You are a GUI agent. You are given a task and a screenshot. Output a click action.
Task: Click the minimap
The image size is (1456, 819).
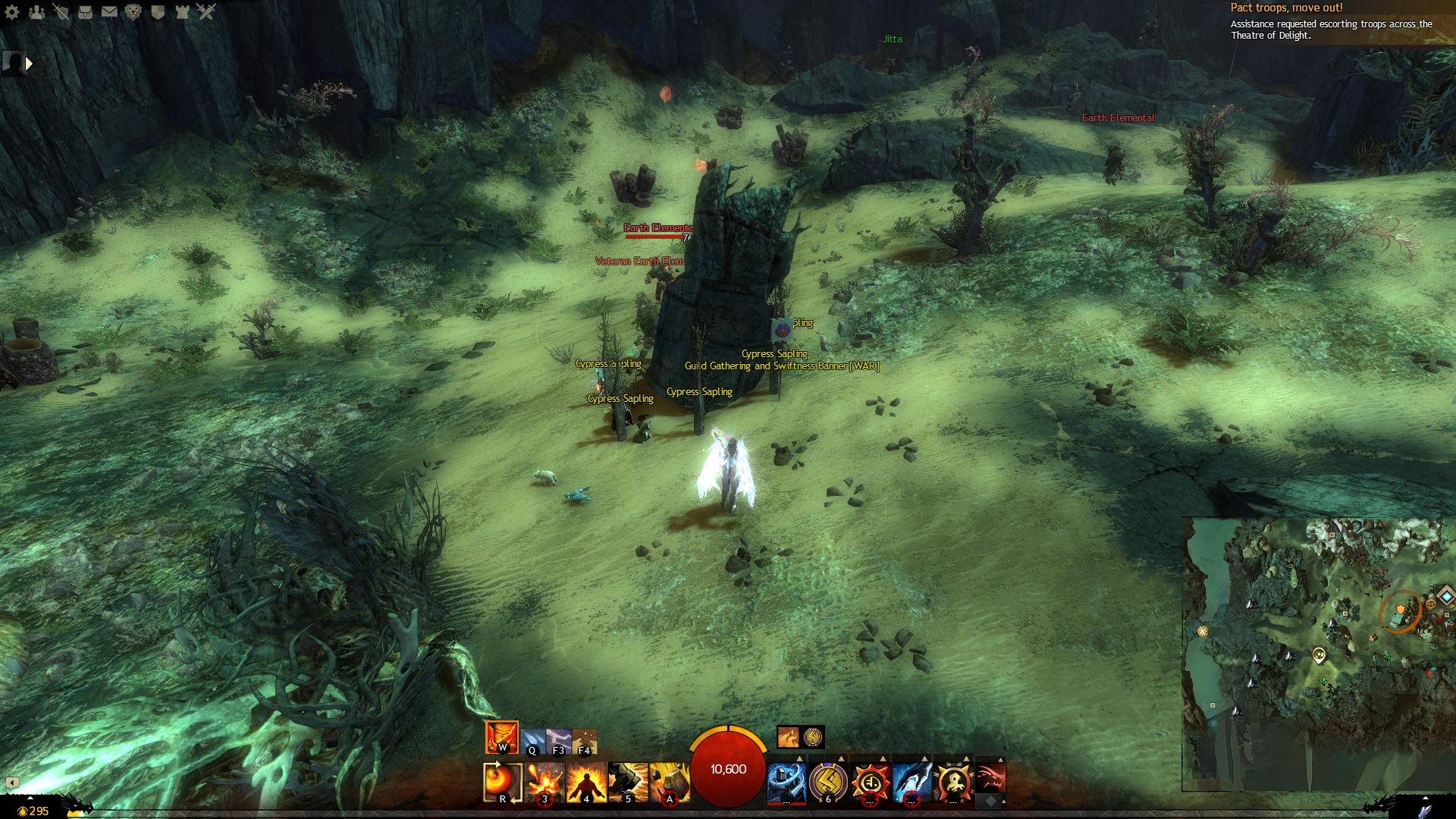(1318, 654)
